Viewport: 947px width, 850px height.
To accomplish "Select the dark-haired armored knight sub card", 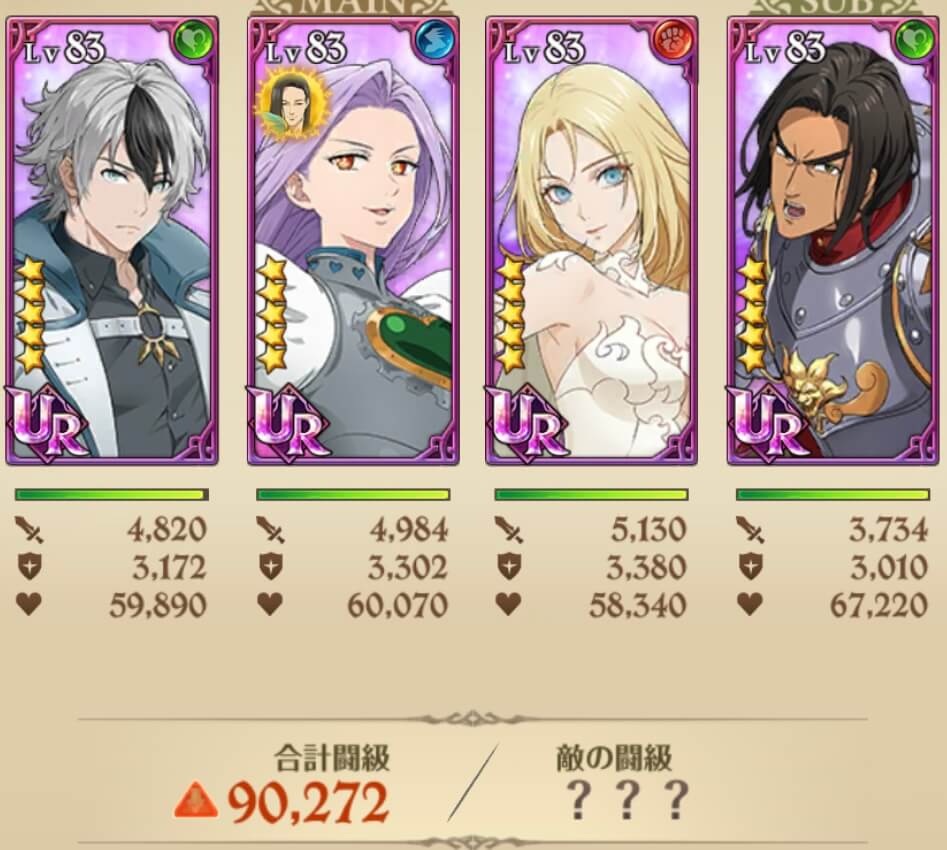I will (832, 240).
